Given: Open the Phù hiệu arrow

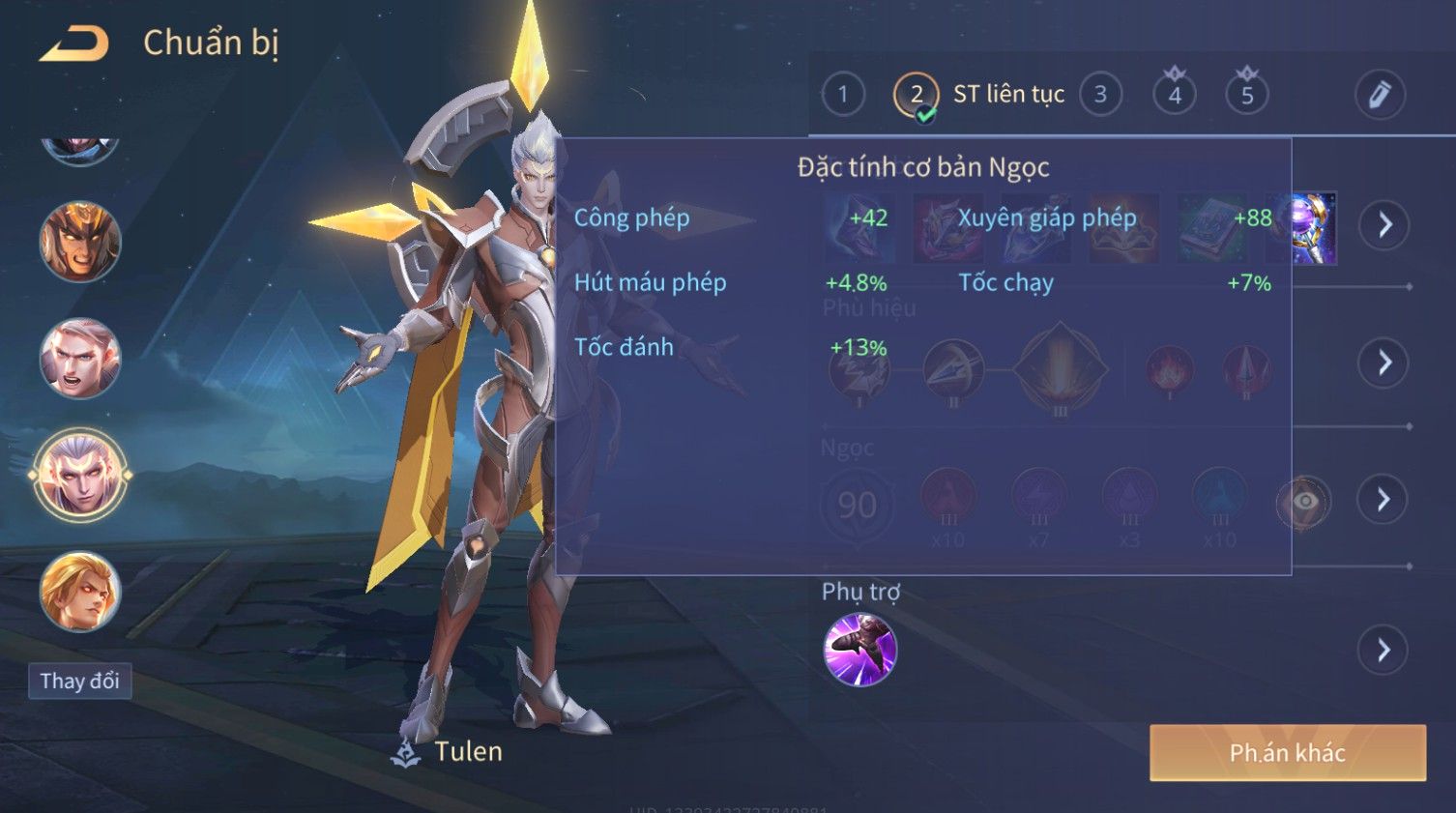Looking at the screenshot, I should pos(1384,363).
